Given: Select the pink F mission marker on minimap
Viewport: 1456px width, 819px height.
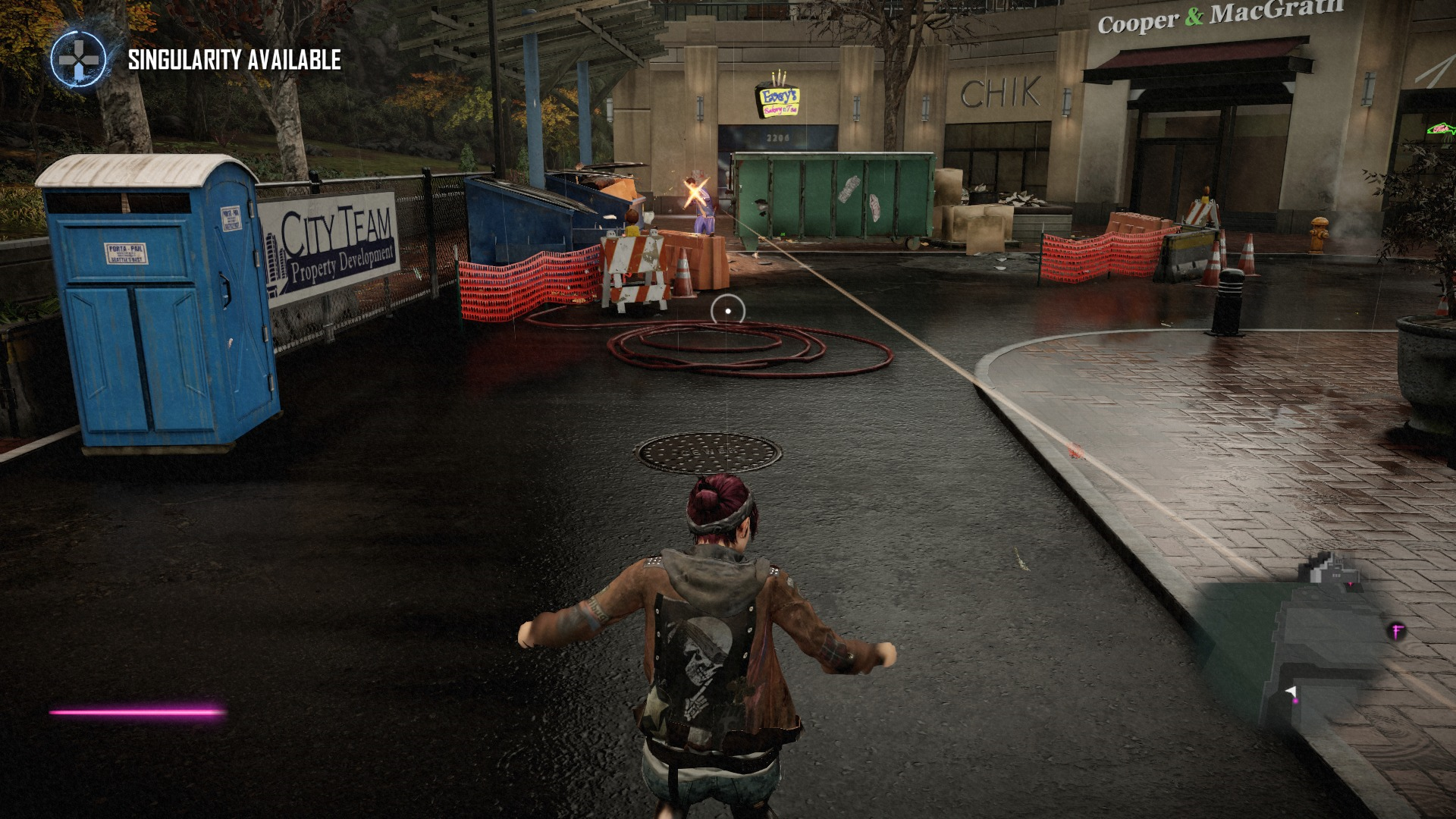Looking at the screenshot, I should [1397, 630].
